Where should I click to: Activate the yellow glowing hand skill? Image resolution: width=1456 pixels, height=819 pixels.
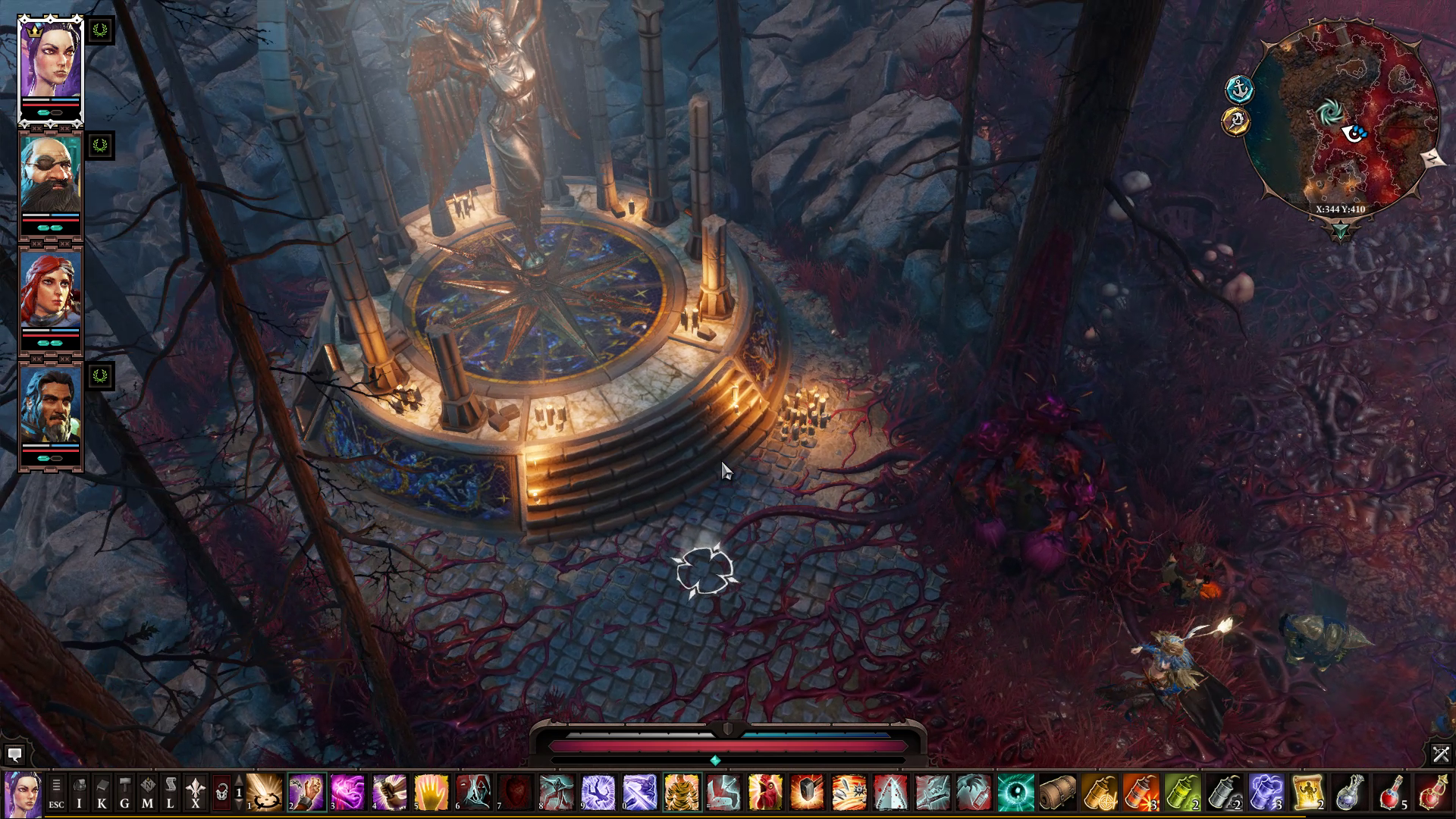[x=431, y=793]
